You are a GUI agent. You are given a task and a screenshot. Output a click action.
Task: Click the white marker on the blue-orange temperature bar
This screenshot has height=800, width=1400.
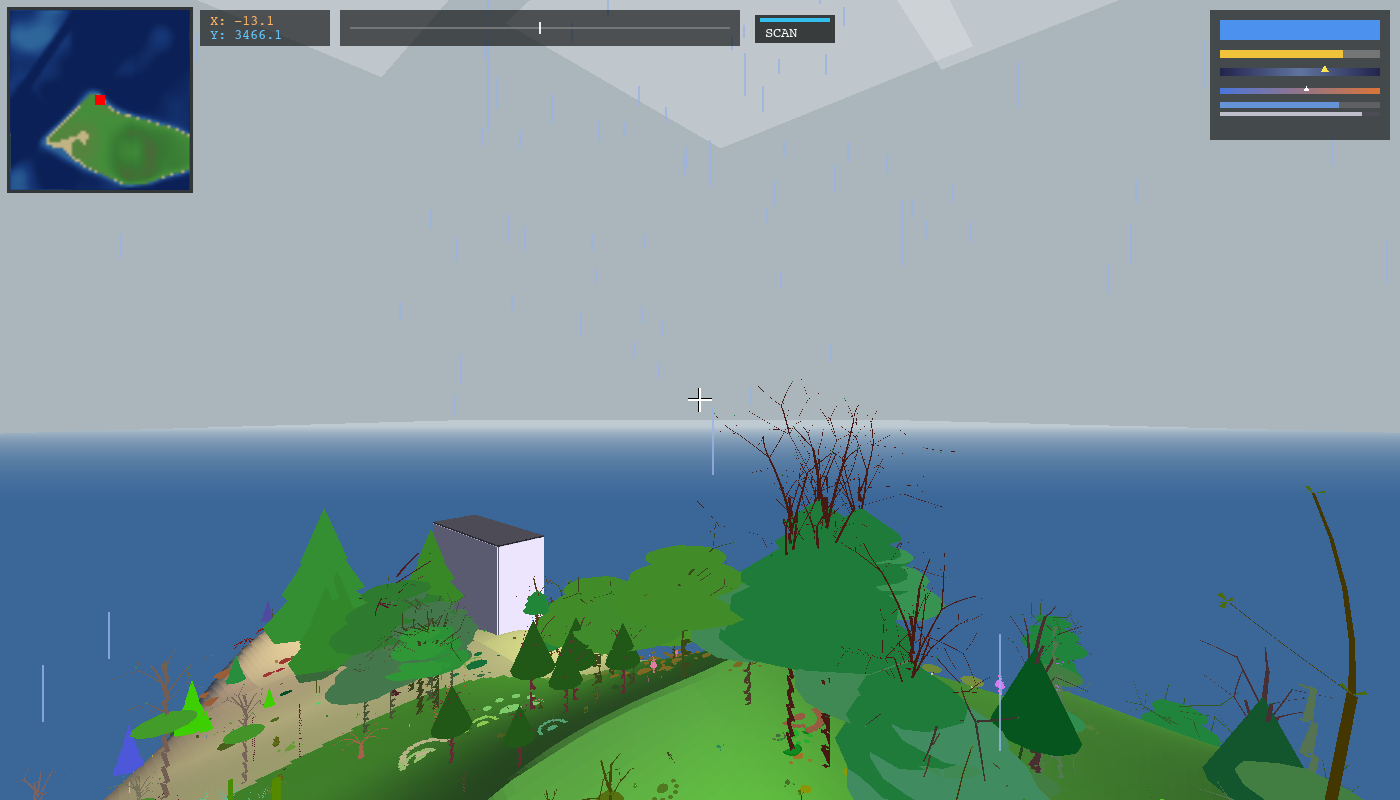pyautogui.click(x=1306, y=89)
